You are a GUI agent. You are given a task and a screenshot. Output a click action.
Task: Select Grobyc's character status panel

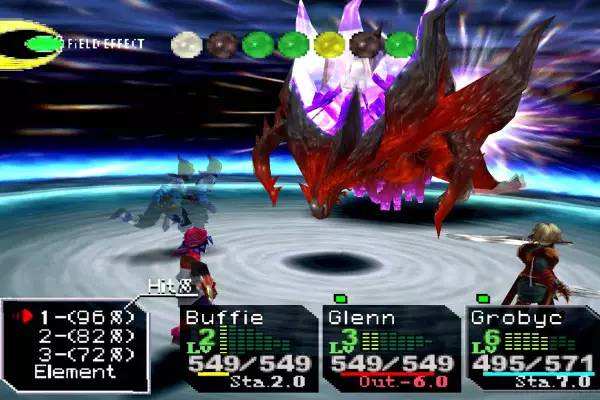(533, 347)
